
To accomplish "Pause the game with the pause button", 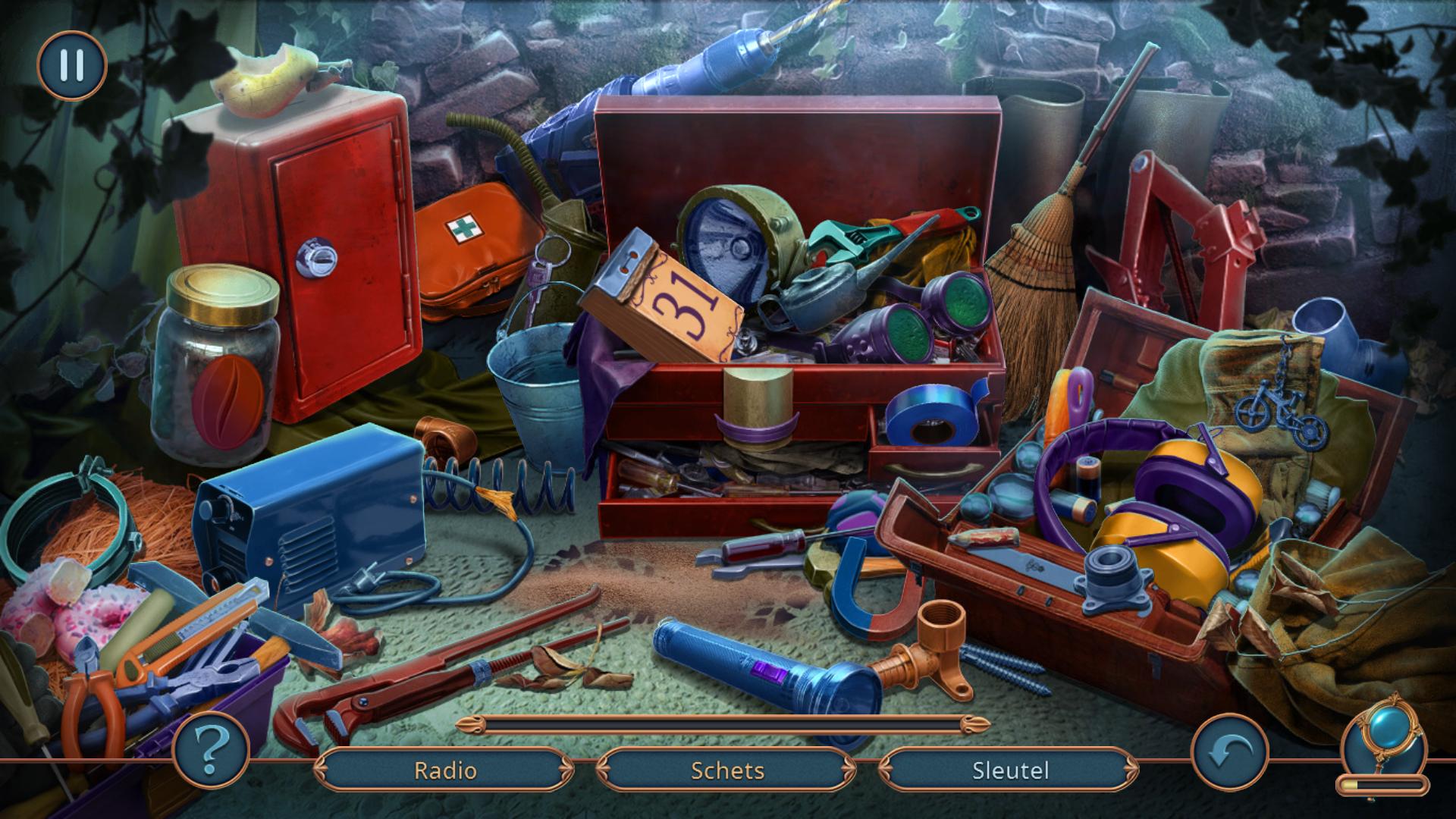I will click(x=72, y=66).
